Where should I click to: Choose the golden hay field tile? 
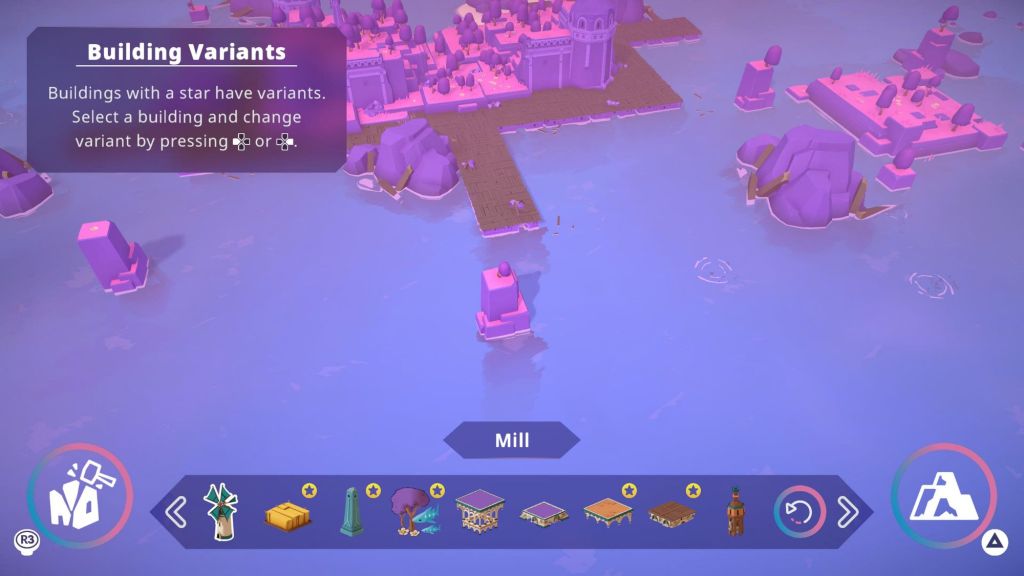point(287,514)
